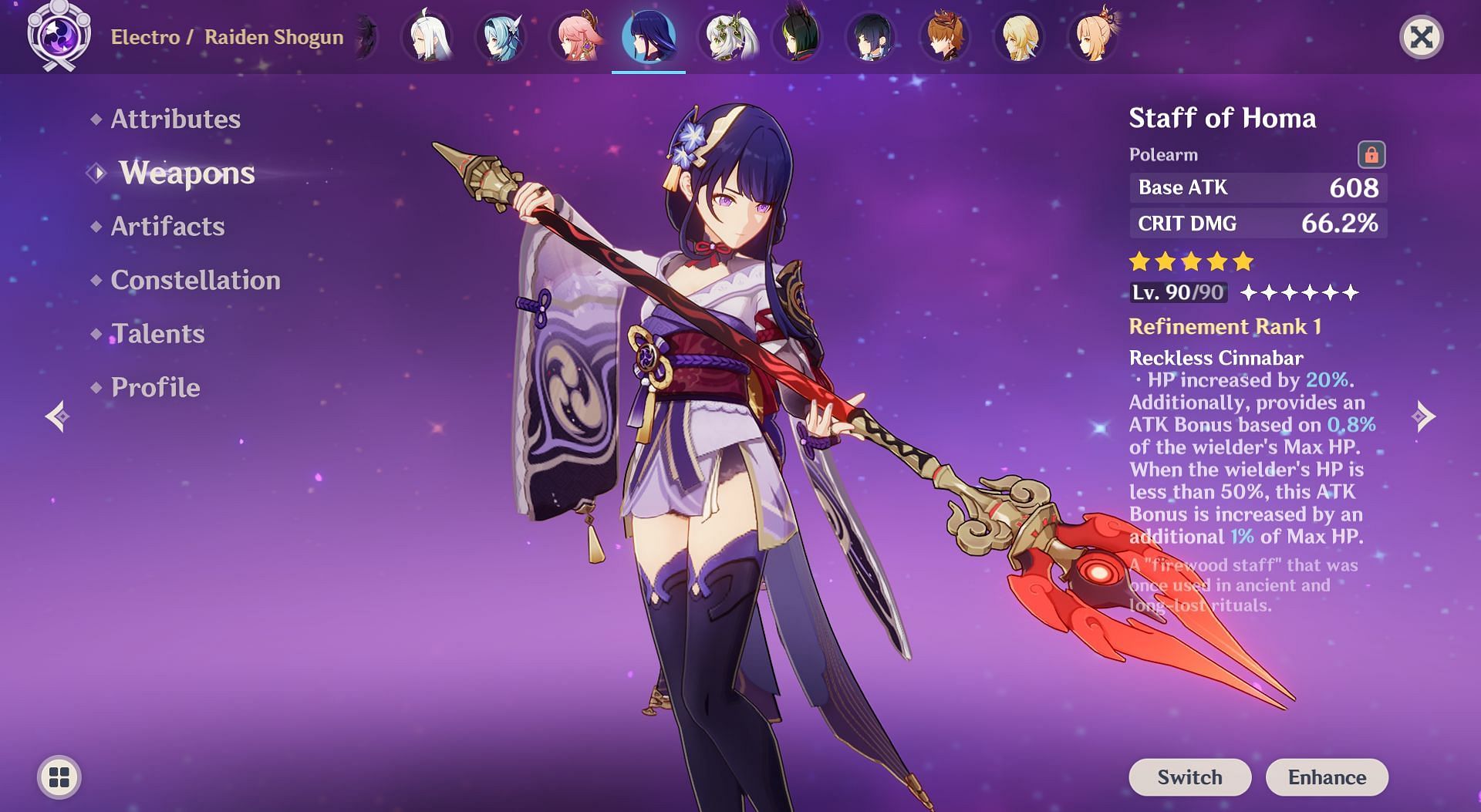Open the four-square grid menu button
1481x812 pixels.
tap(59, 777)
